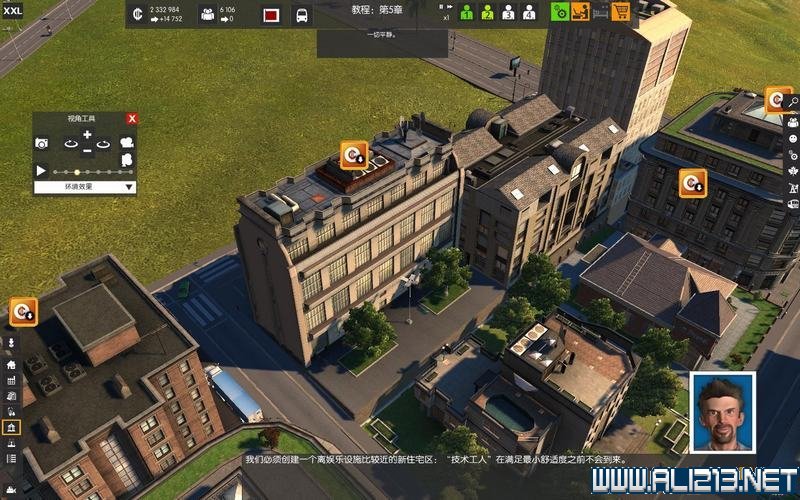Open the bus transport panel
Screen dimensions: 800x500
(301, 15)
